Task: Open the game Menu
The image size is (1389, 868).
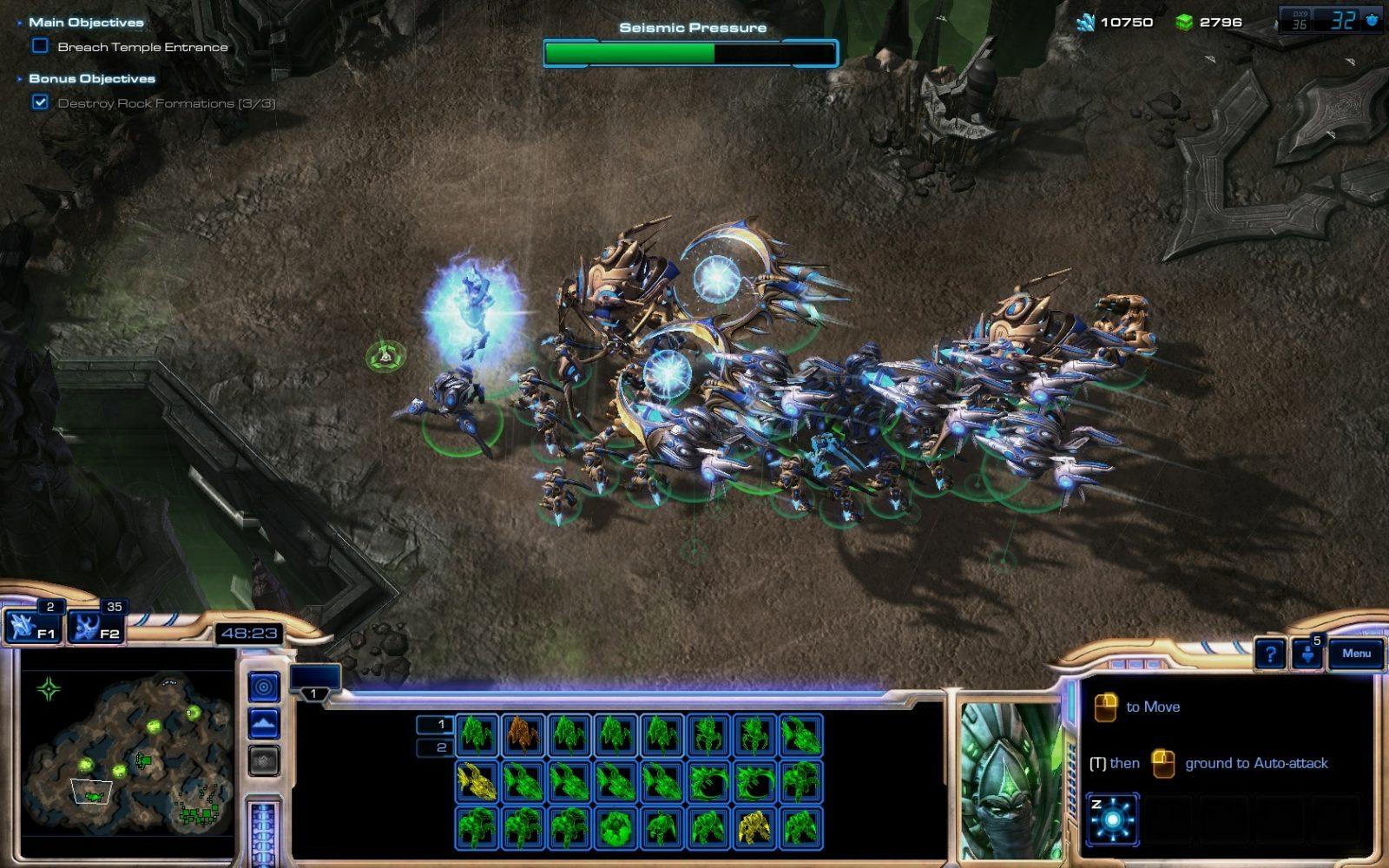Action: point(1356,654)
